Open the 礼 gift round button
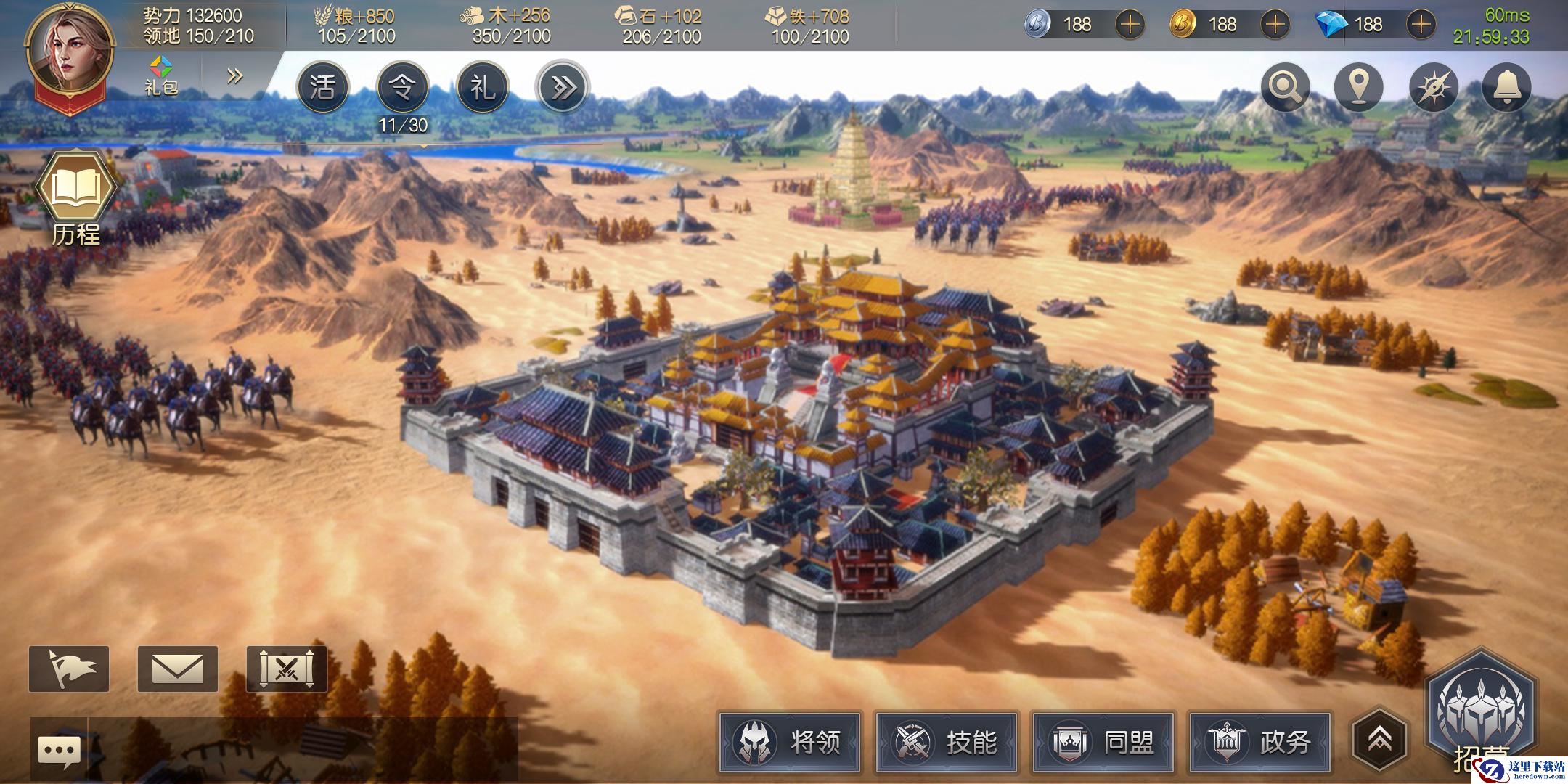The width and height of the screenshot is (1568, 784). (483, 88)
